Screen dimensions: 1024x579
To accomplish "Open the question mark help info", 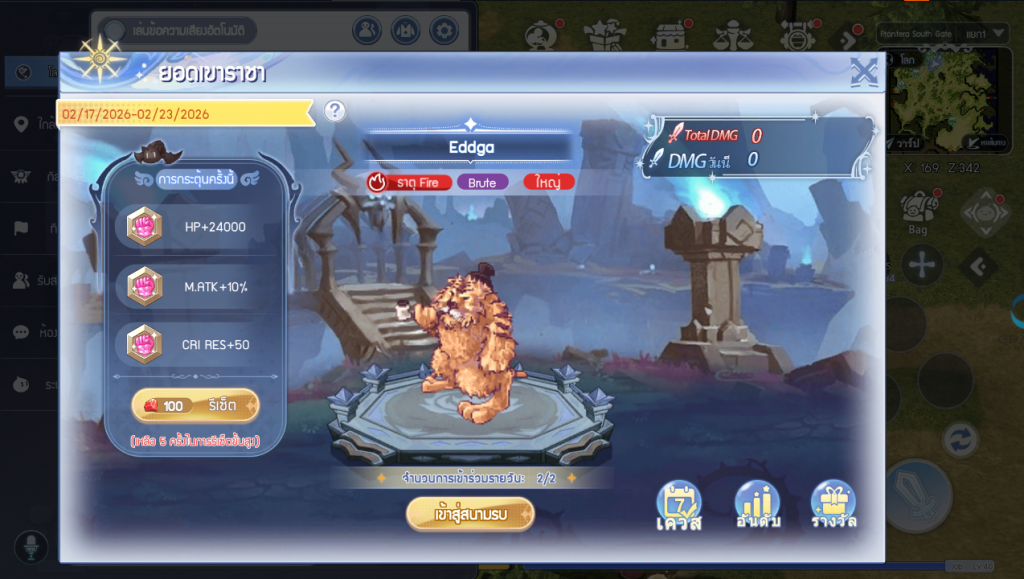I will (x=335, y=111).
